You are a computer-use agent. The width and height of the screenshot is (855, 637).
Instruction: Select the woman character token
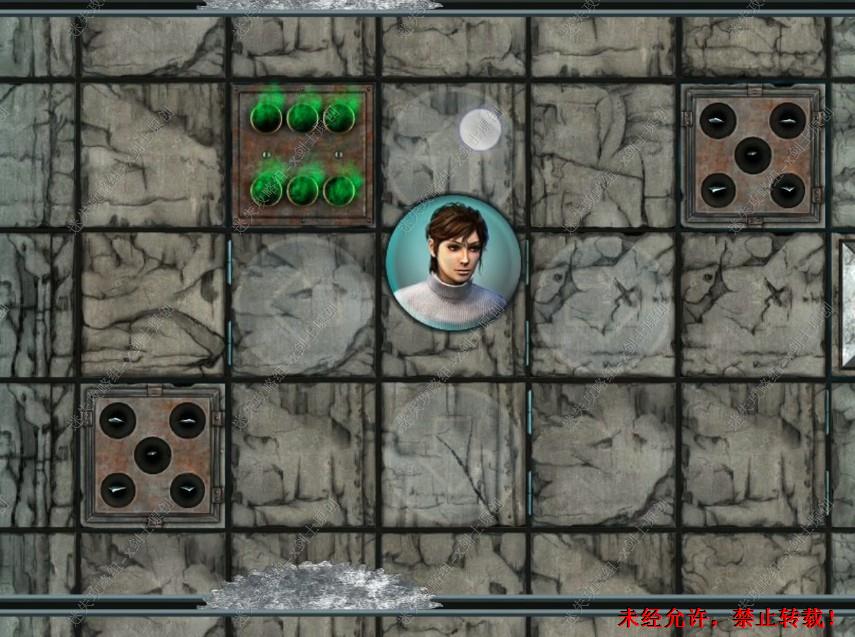tap(453, 263)
